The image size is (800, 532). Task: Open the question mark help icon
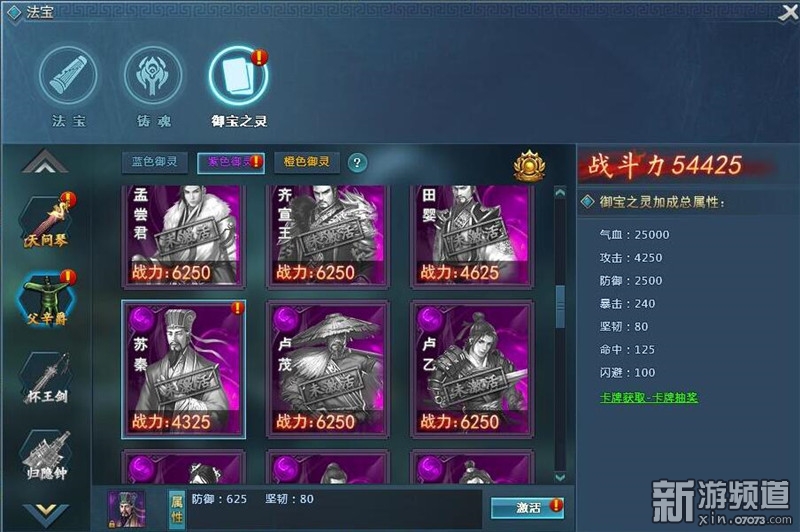click(x=356, y=163)
